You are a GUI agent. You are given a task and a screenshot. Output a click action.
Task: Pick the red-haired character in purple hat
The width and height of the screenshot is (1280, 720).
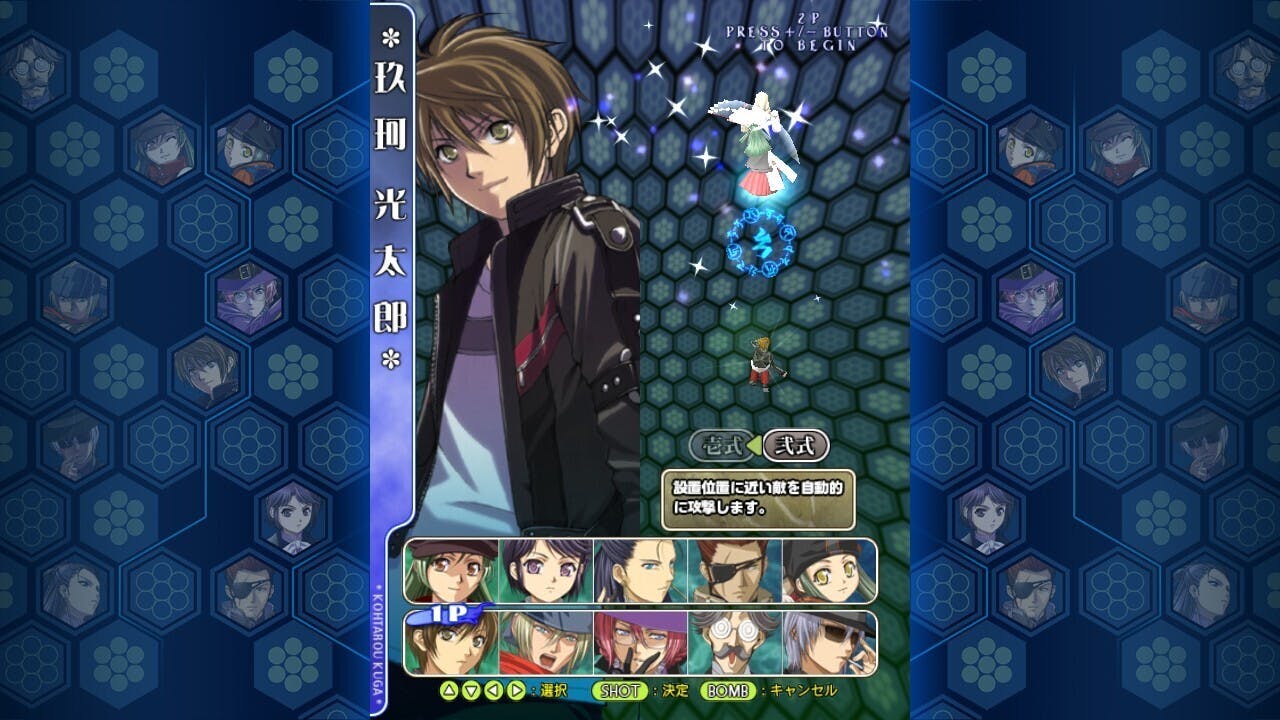640,643
